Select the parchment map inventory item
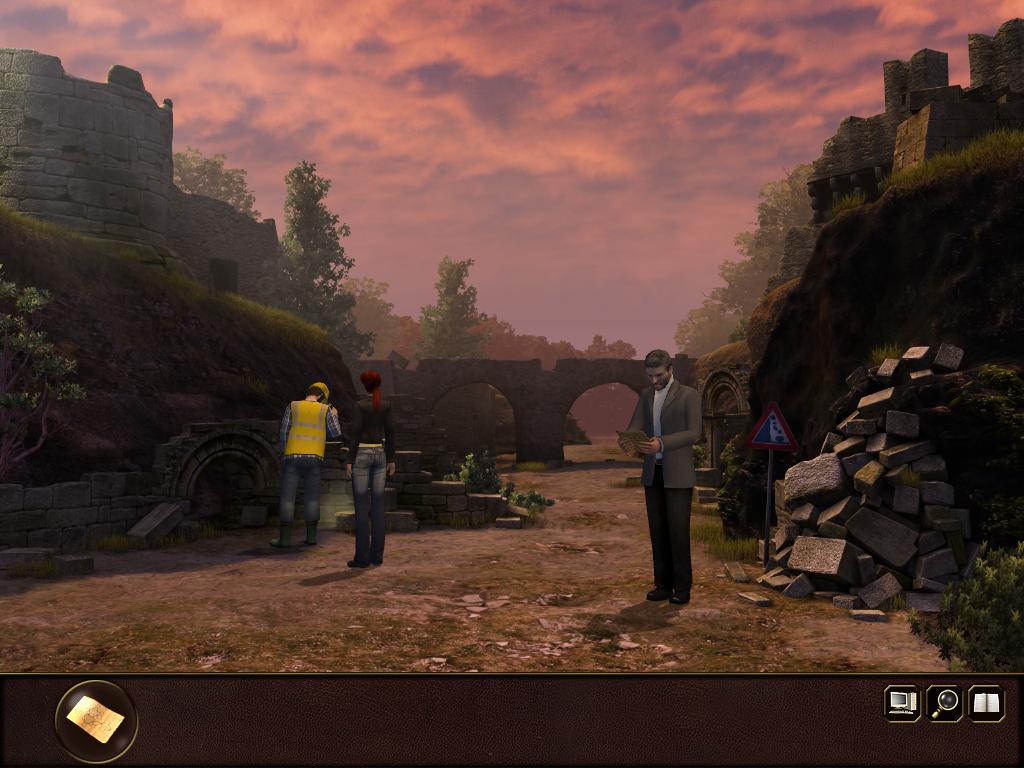This screenshot has height=768, width=1024. (x=96, y=720)
